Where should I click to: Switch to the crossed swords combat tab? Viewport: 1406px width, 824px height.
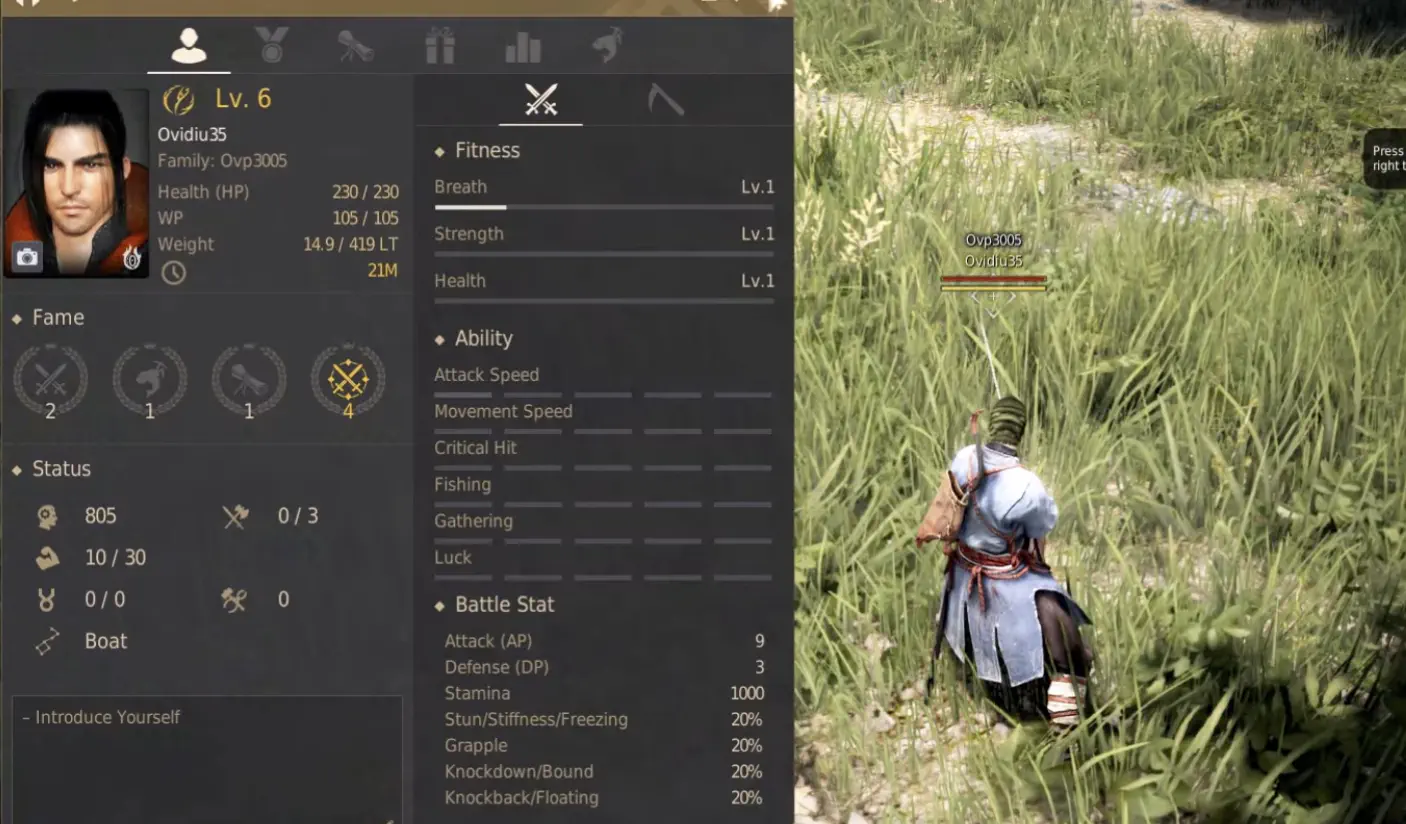541,100
